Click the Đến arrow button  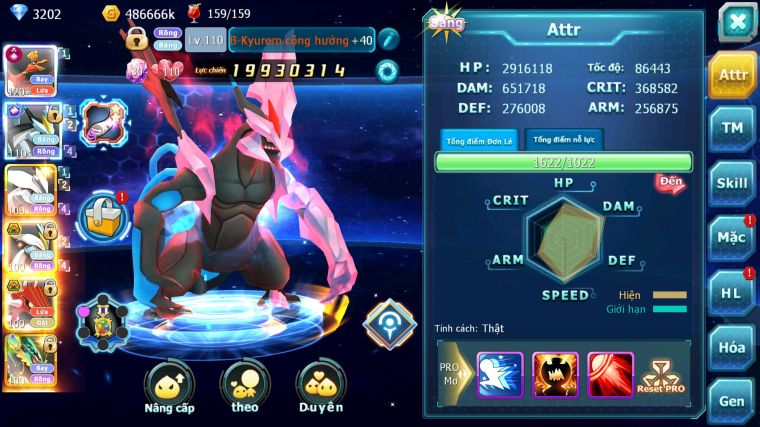tap(669, 182)
